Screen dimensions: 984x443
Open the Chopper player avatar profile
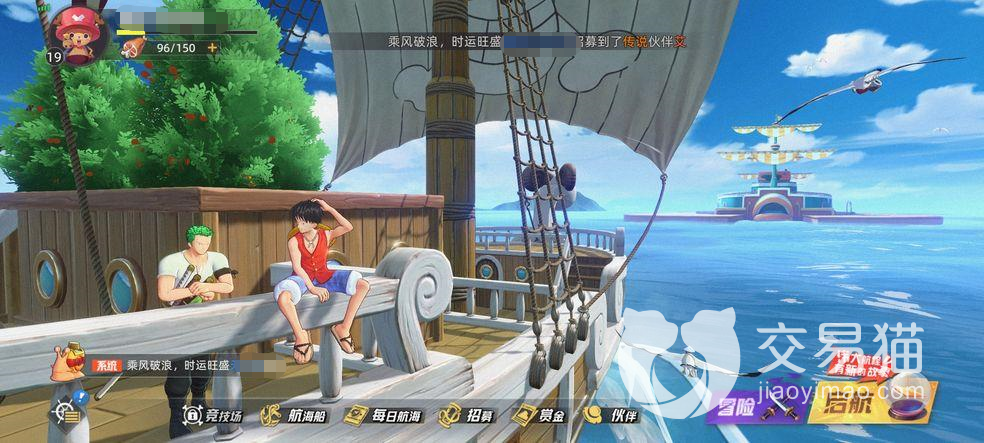pos(74,33)
